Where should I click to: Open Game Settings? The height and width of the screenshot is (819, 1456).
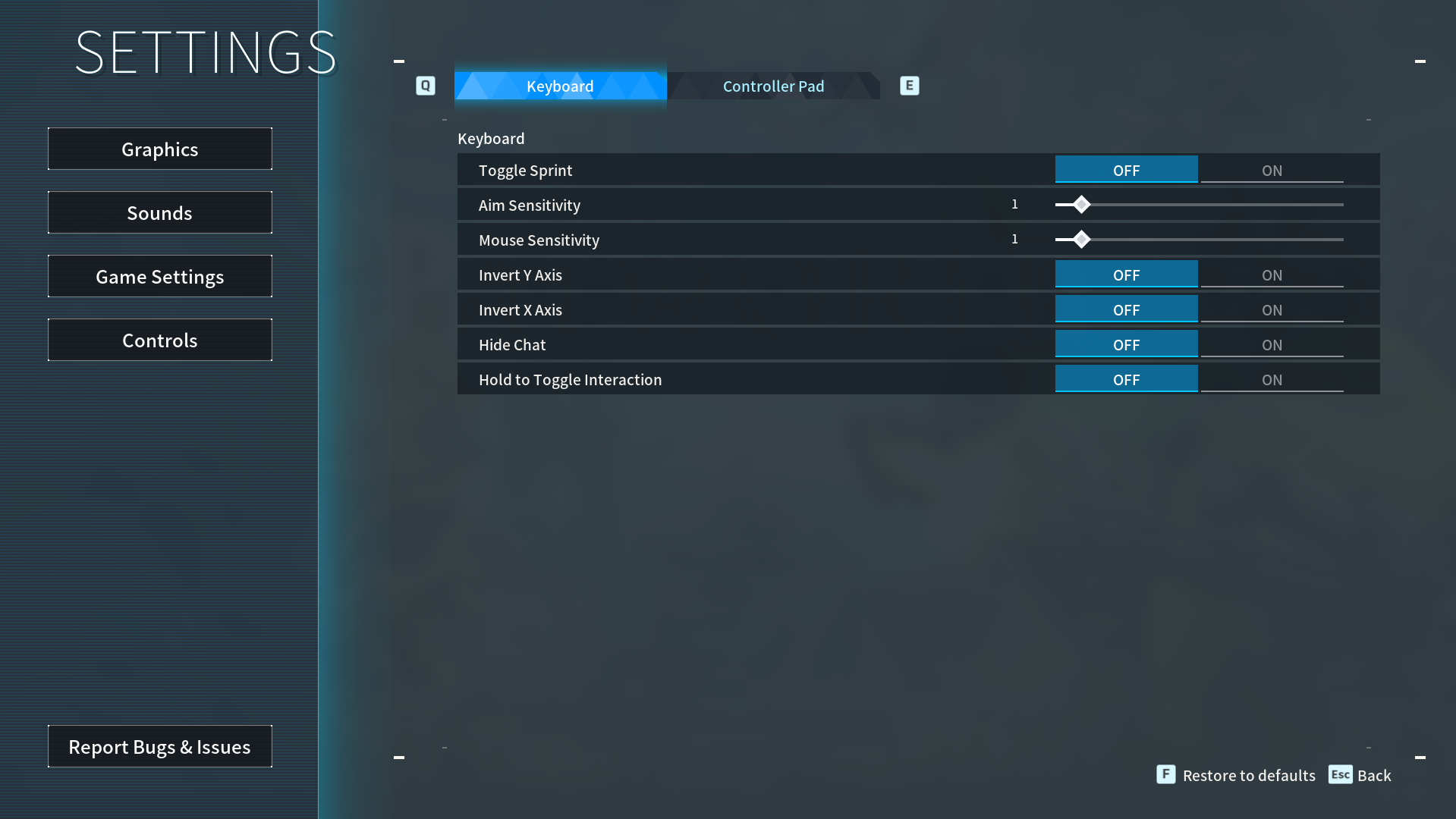coord(159,276)
